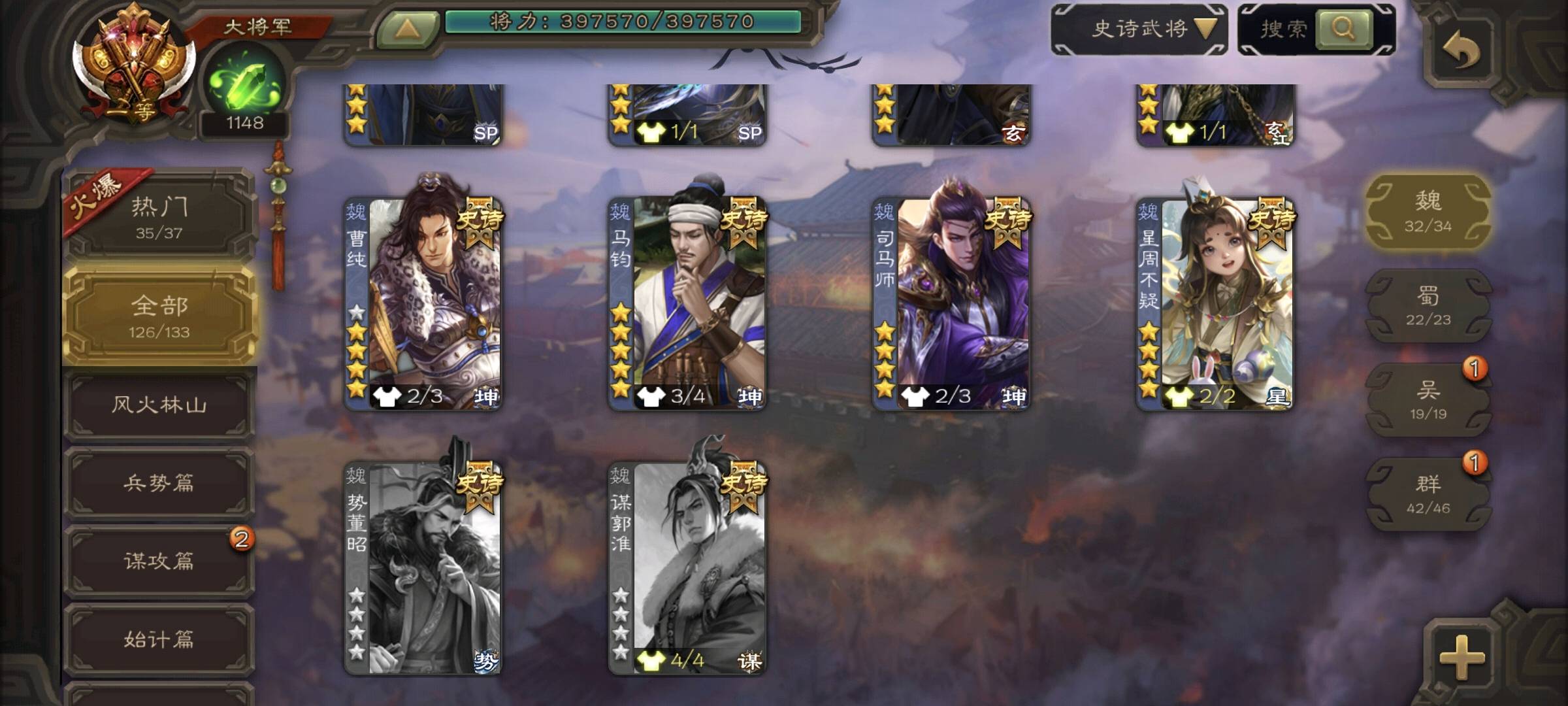Open the 风火林山 category
The height and width of the screenshot is (706, 1568).
tap(159, 405)
